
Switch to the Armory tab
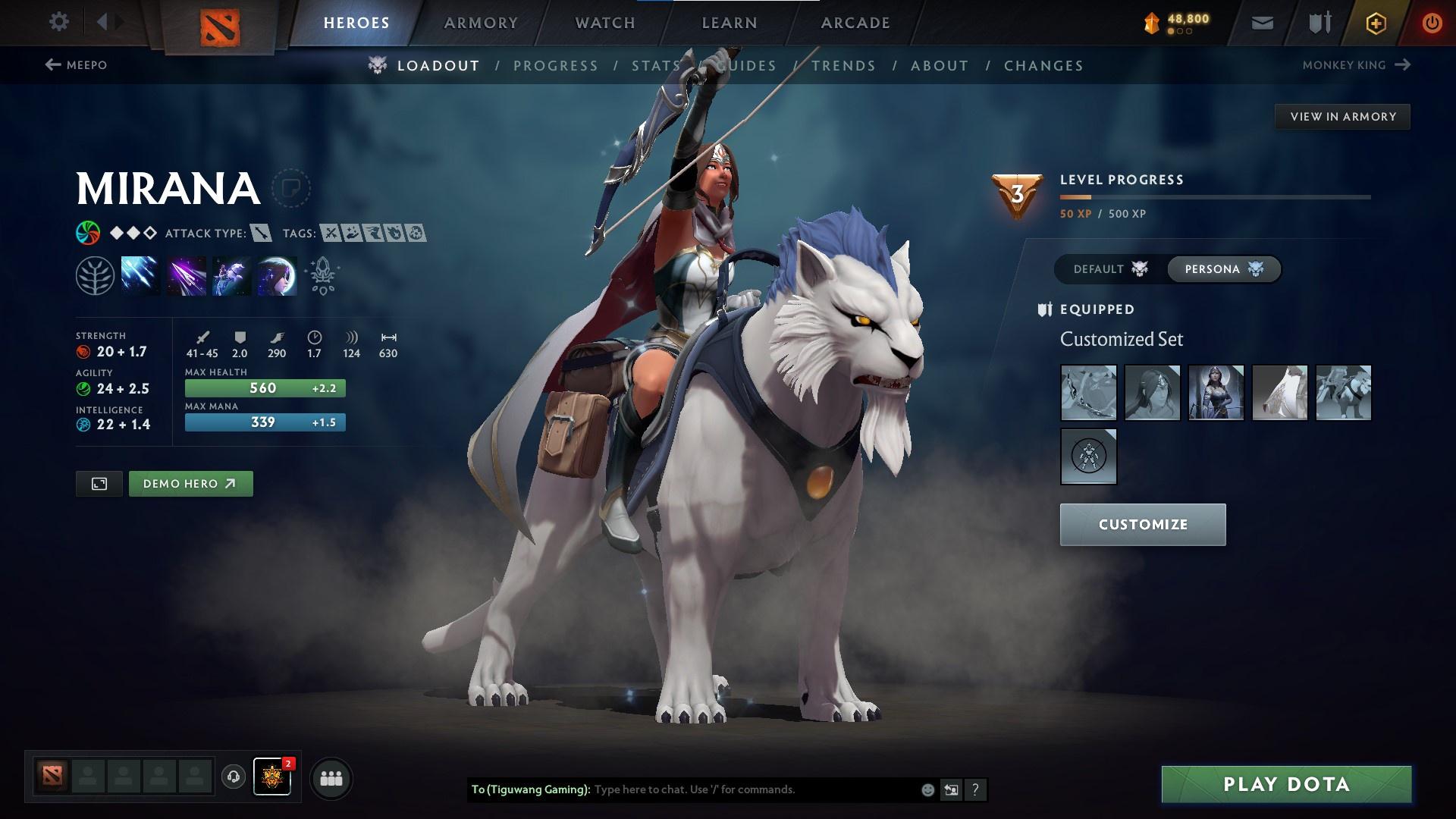tap(482, 22)
